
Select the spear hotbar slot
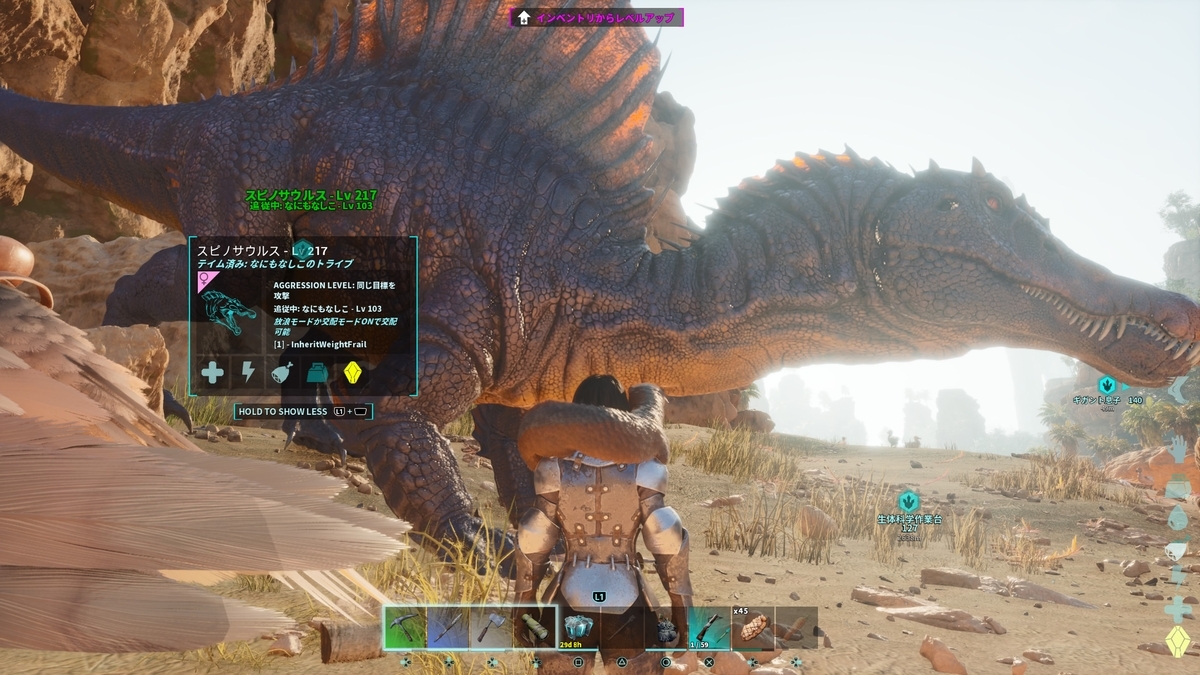[448, 627]
